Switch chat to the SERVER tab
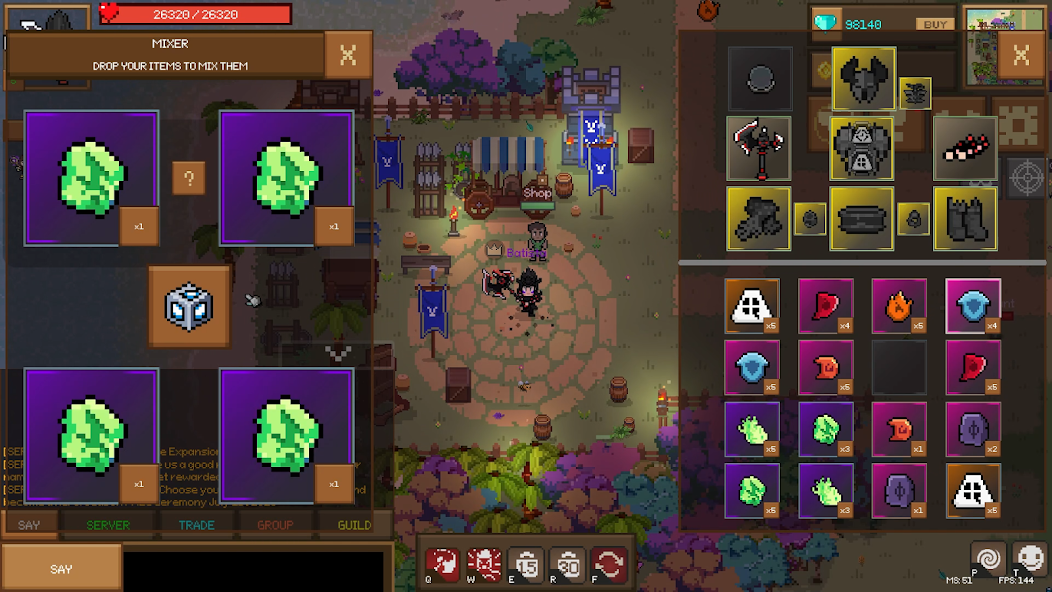1052x592 pixels. pyautogui.click(x=108, y=525)
